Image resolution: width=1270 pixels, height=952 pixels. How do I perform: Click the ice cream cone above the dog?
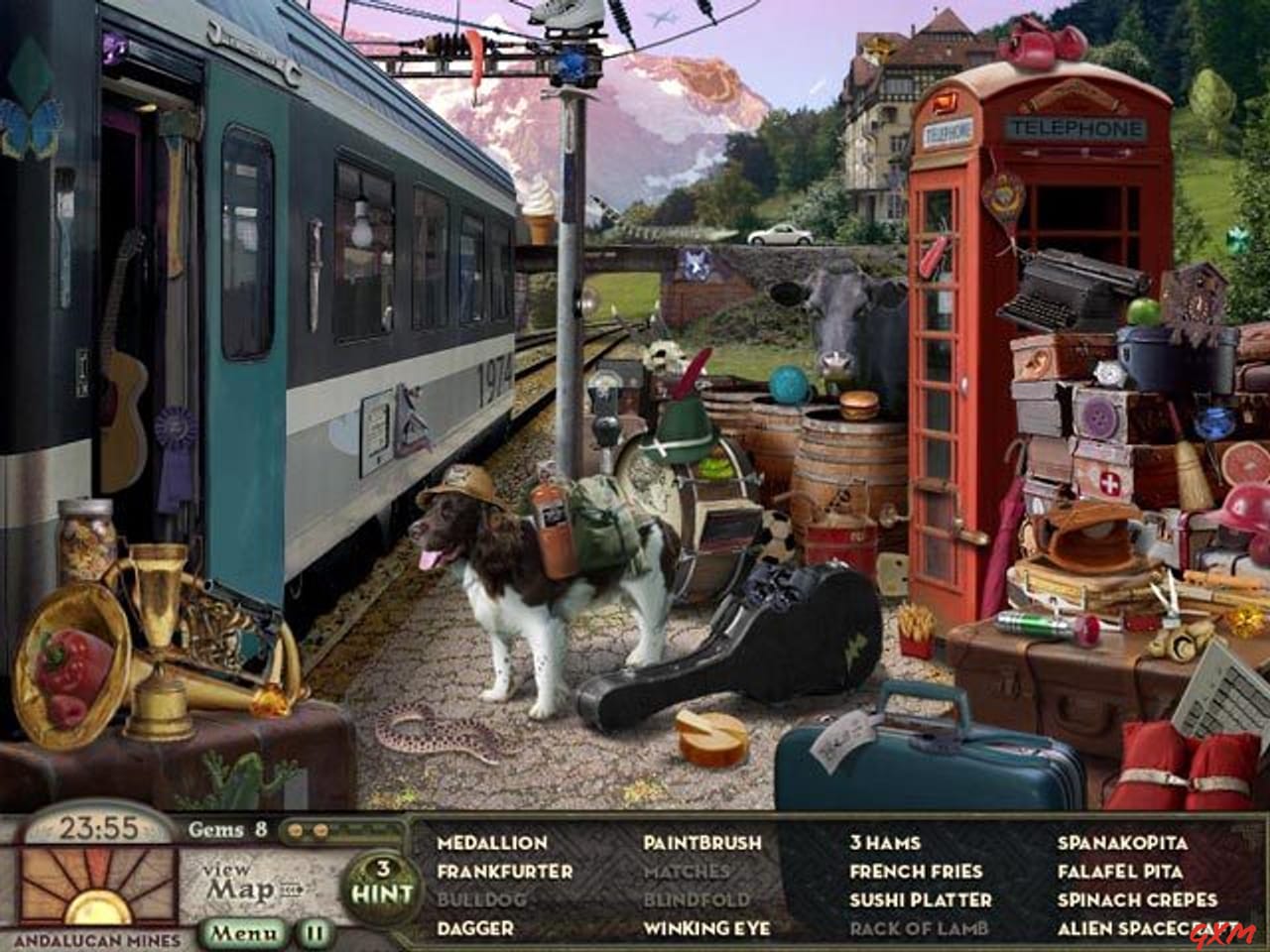tap(537, 210)
